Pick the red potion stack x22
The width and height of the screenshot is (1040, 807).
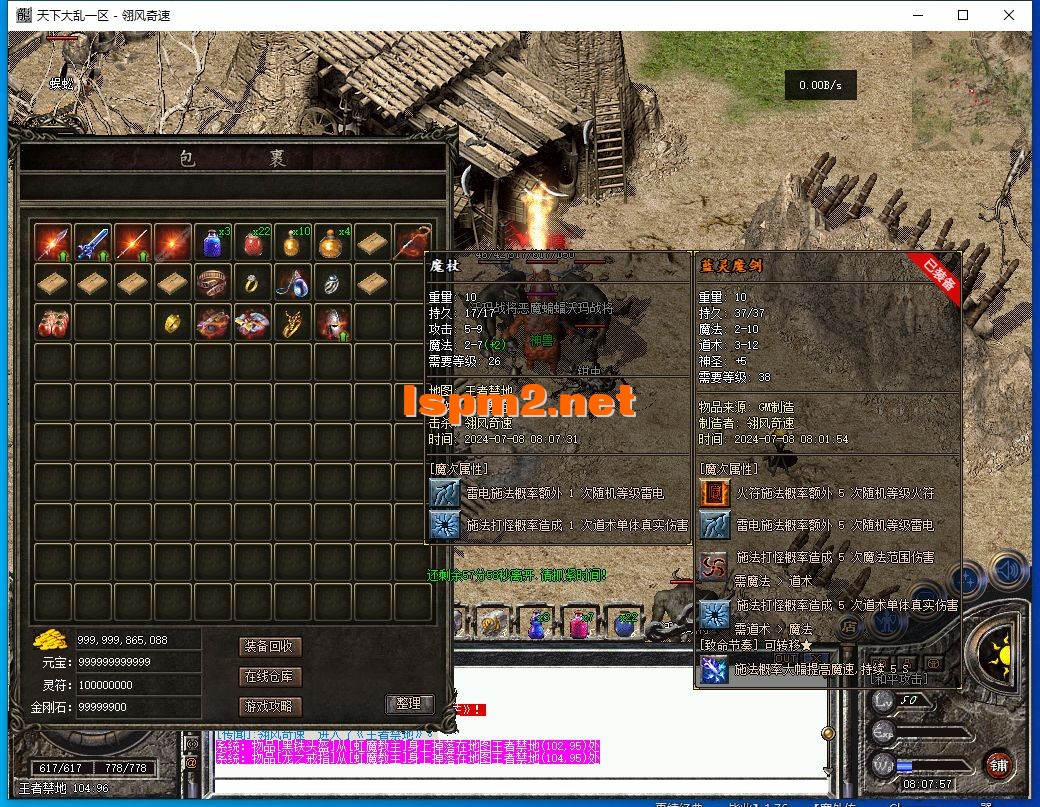253,243
